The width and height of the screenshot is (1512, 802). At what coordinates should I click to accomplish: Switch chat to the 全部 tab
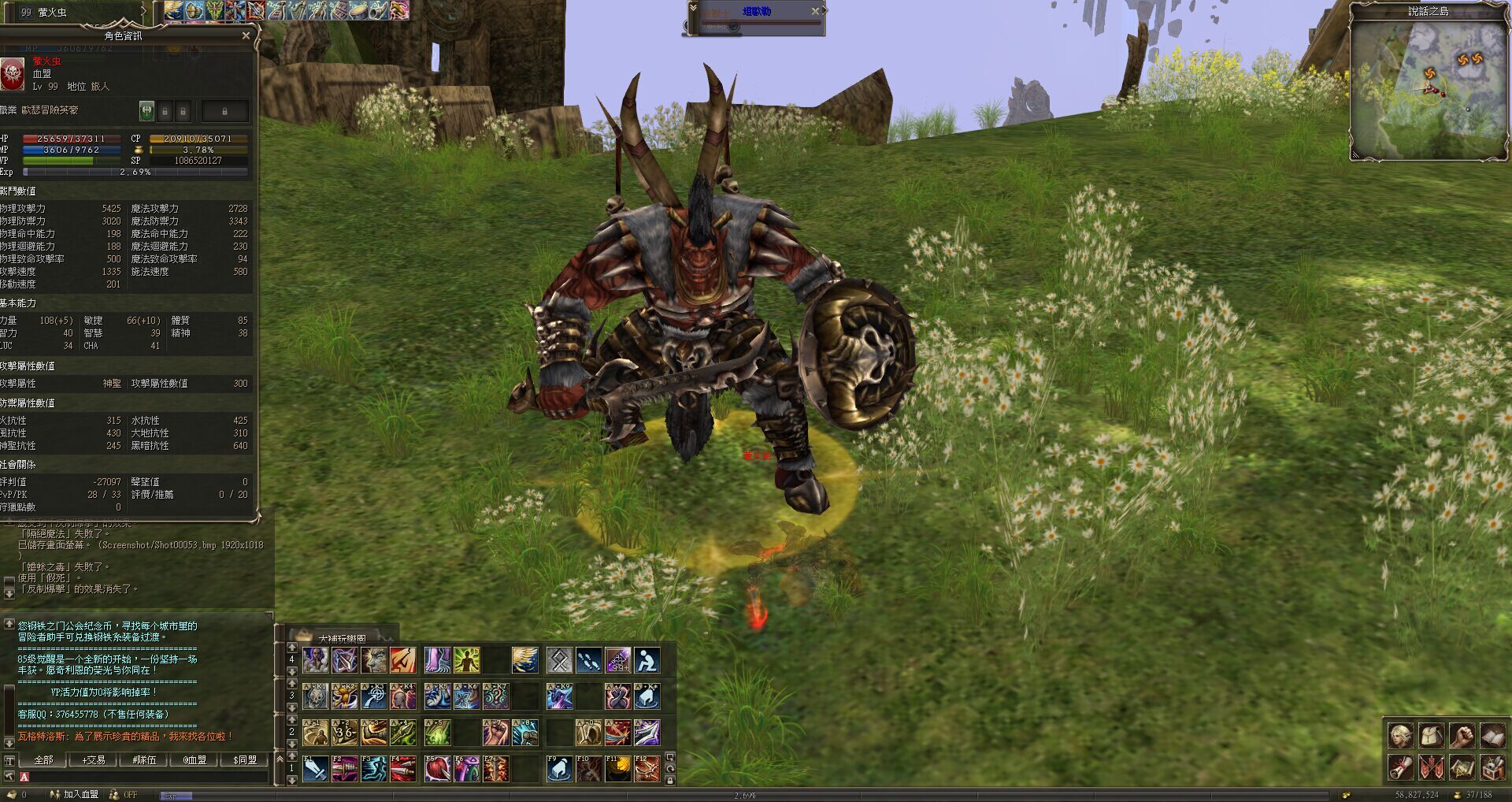43,759
